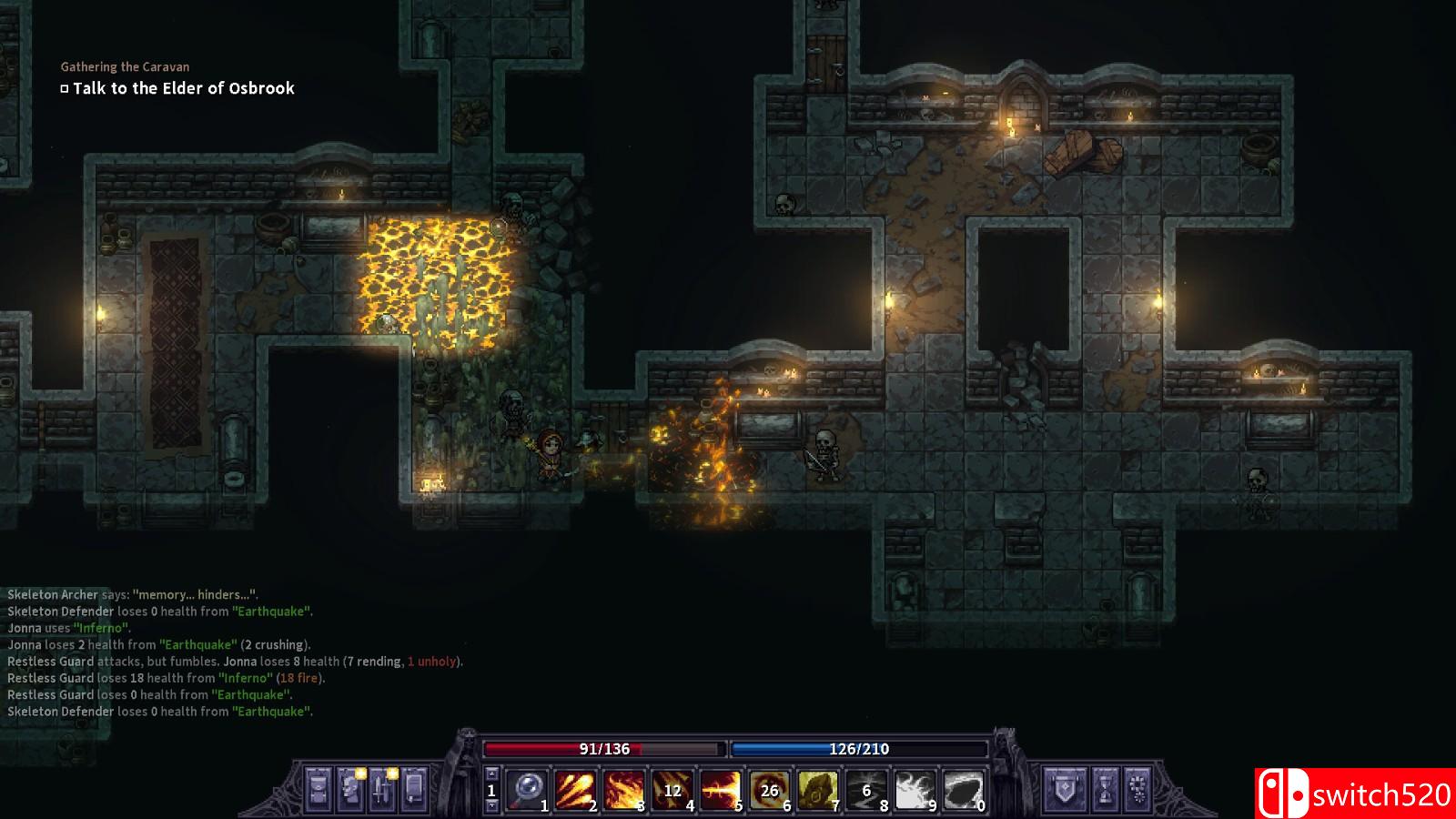Click the hourglass wait button
The image size is (1456, 819).
[x=1104, y=788]
